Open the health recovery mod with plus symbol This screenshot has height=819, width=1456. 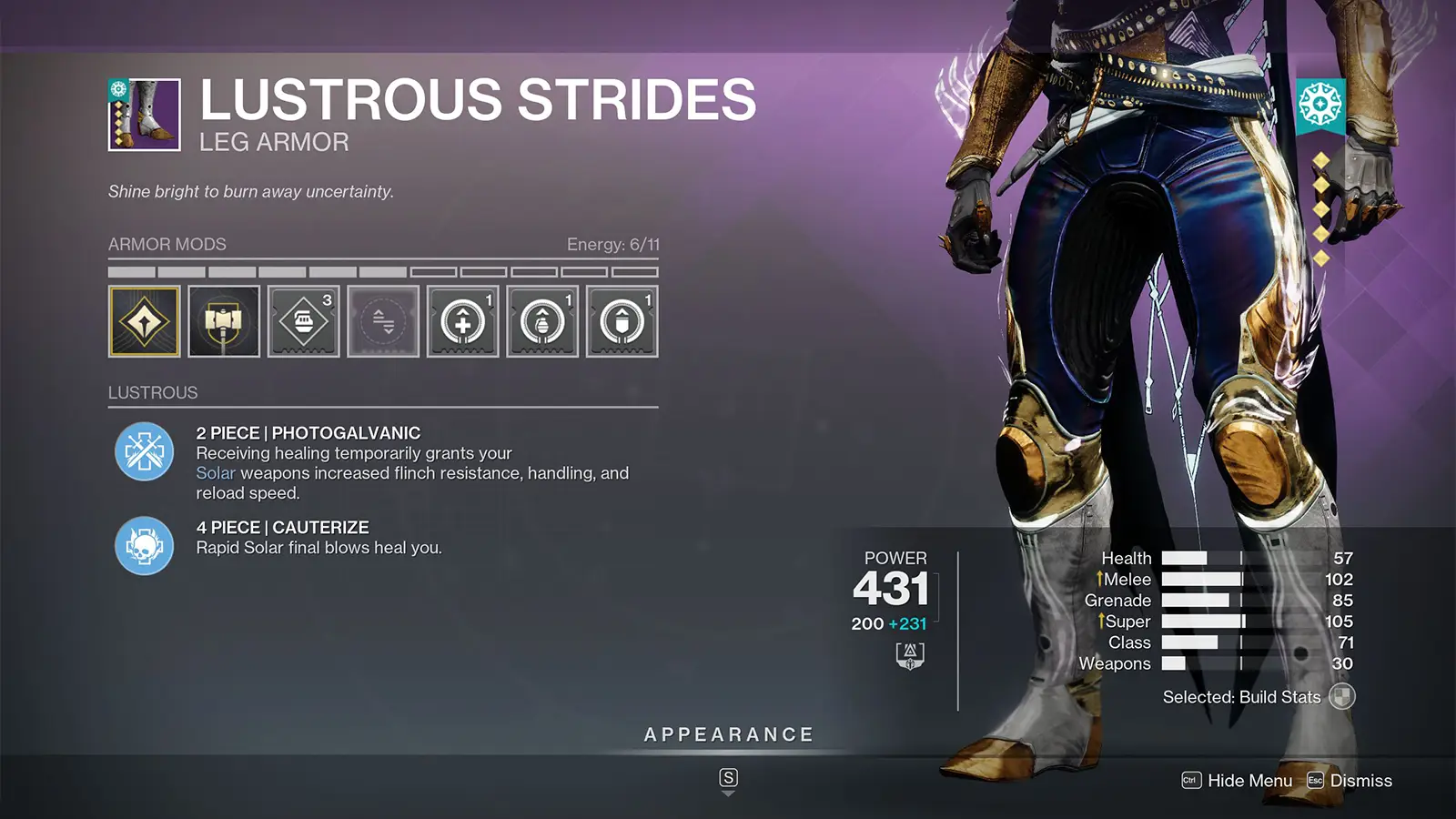pos(463,321)
